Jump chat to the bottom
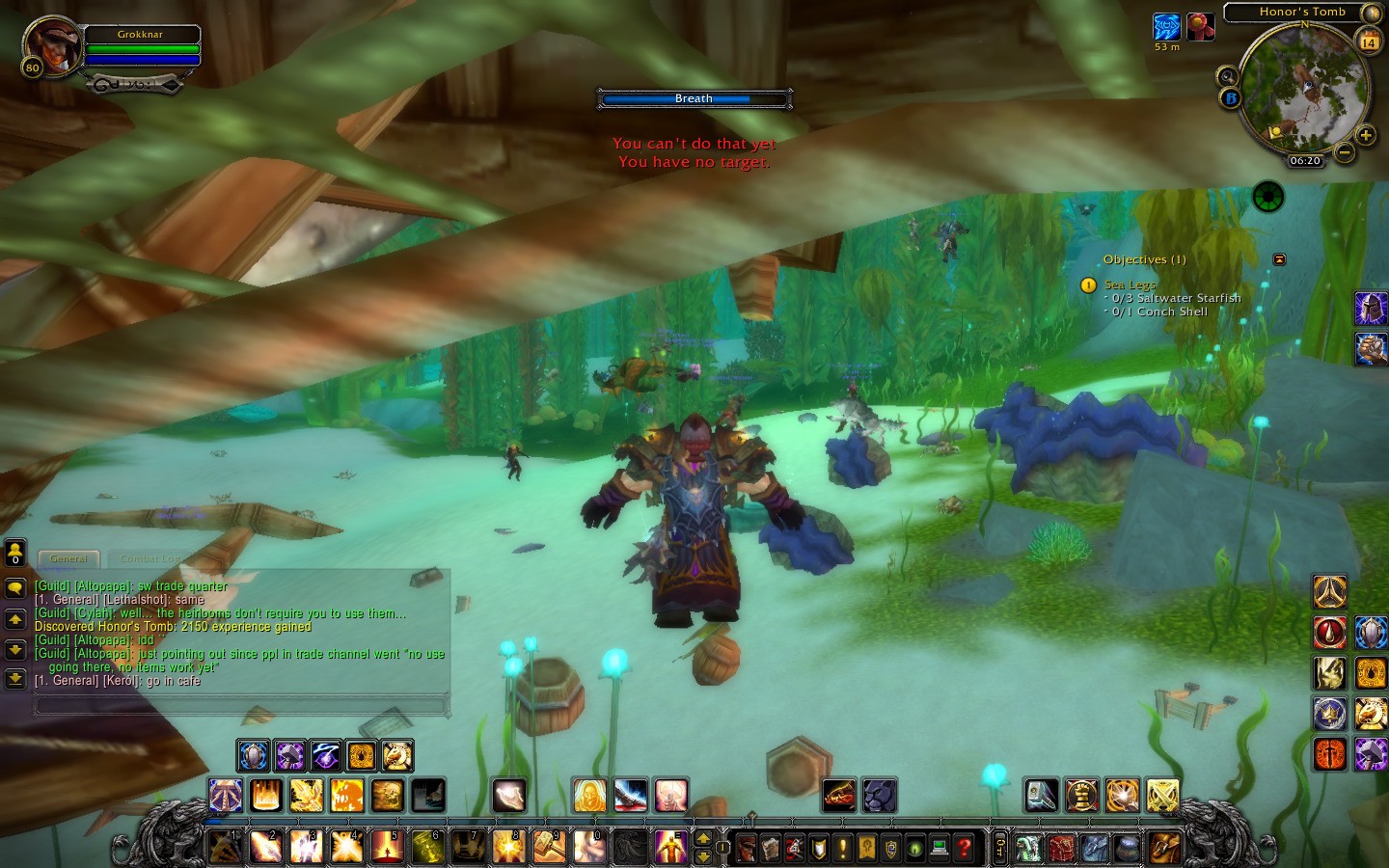 (x=15, y=679)
